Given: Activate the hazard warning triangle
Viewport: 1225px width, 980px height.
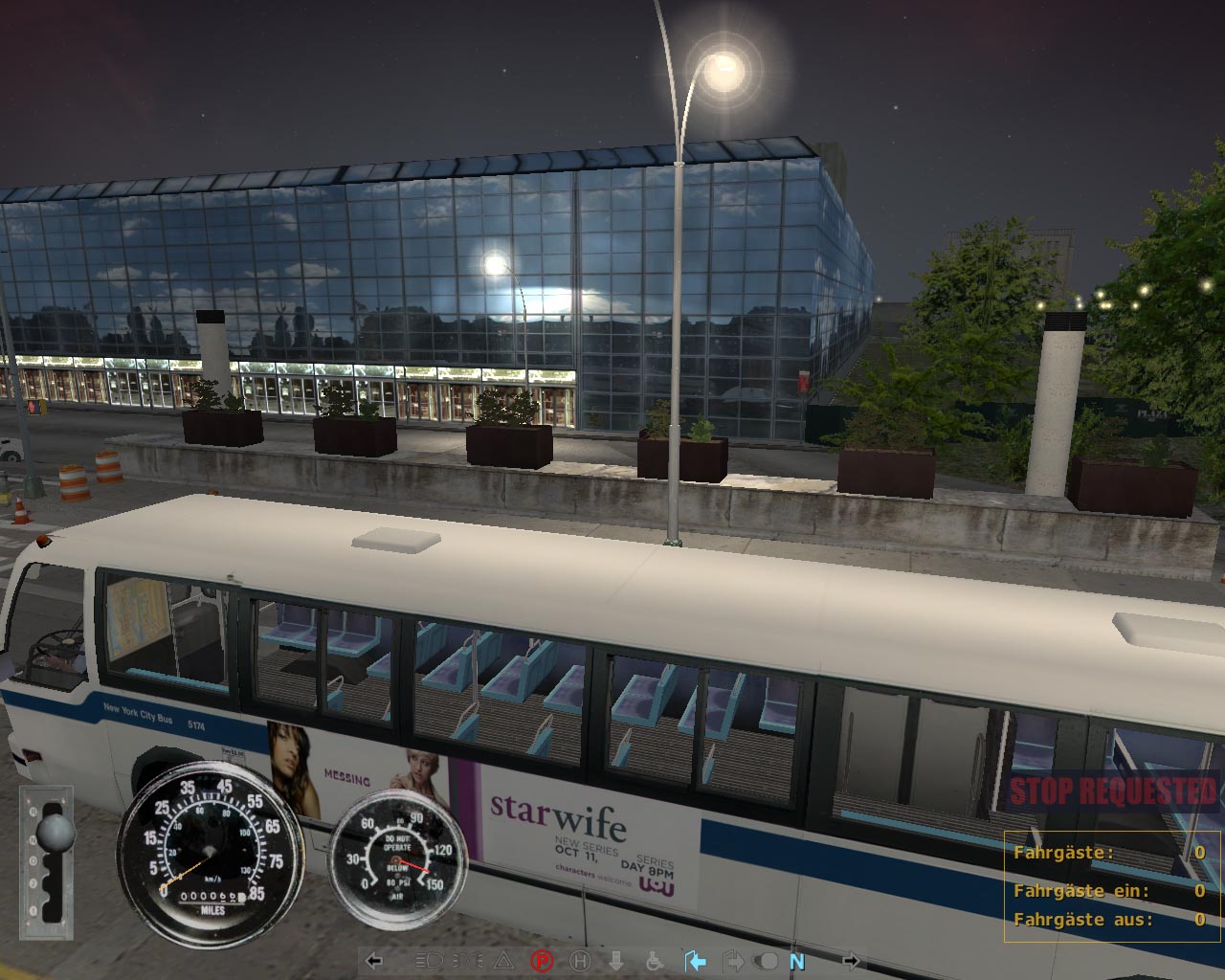Looking at the screenshot, I should pos(503,961).
